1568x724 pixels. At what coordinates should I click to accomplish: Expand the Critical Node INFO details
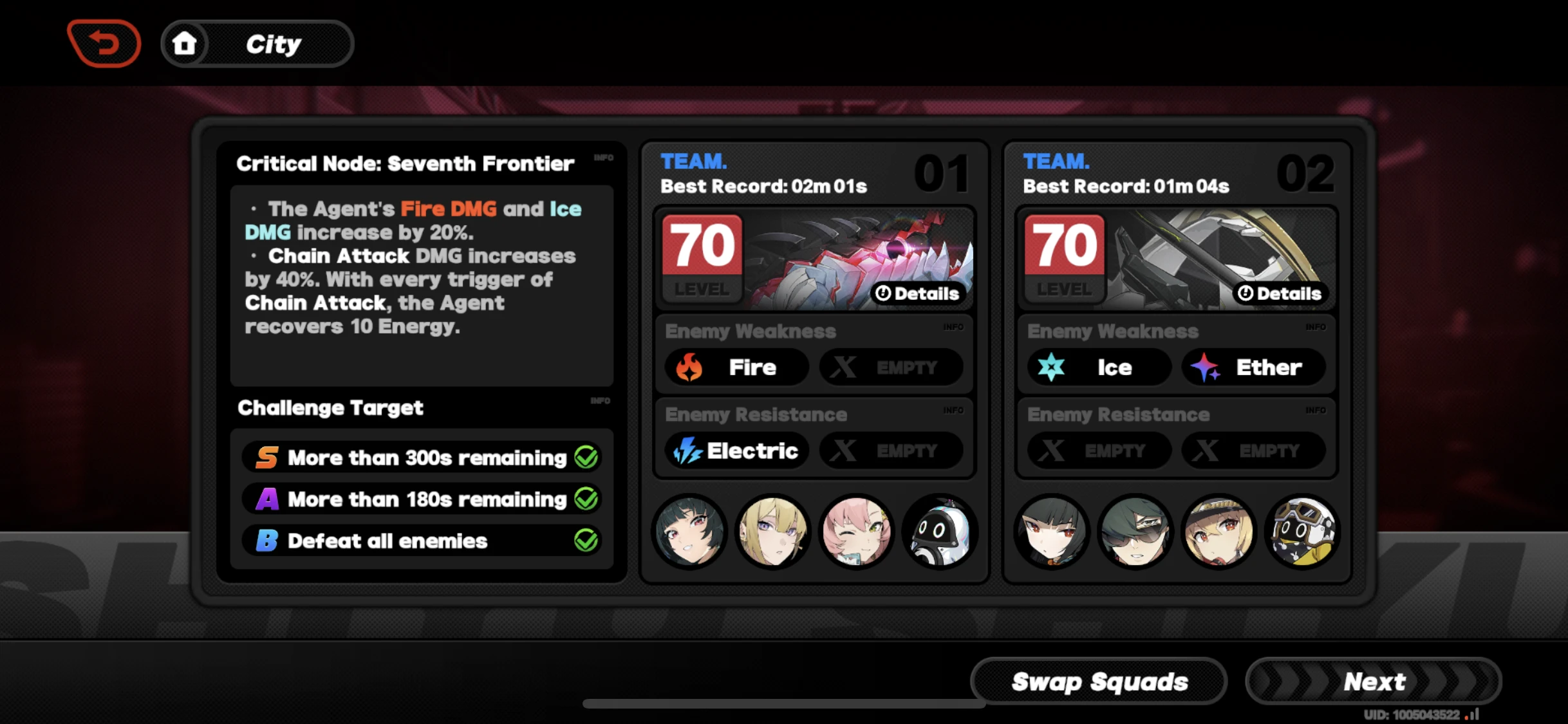pos(603,158)
